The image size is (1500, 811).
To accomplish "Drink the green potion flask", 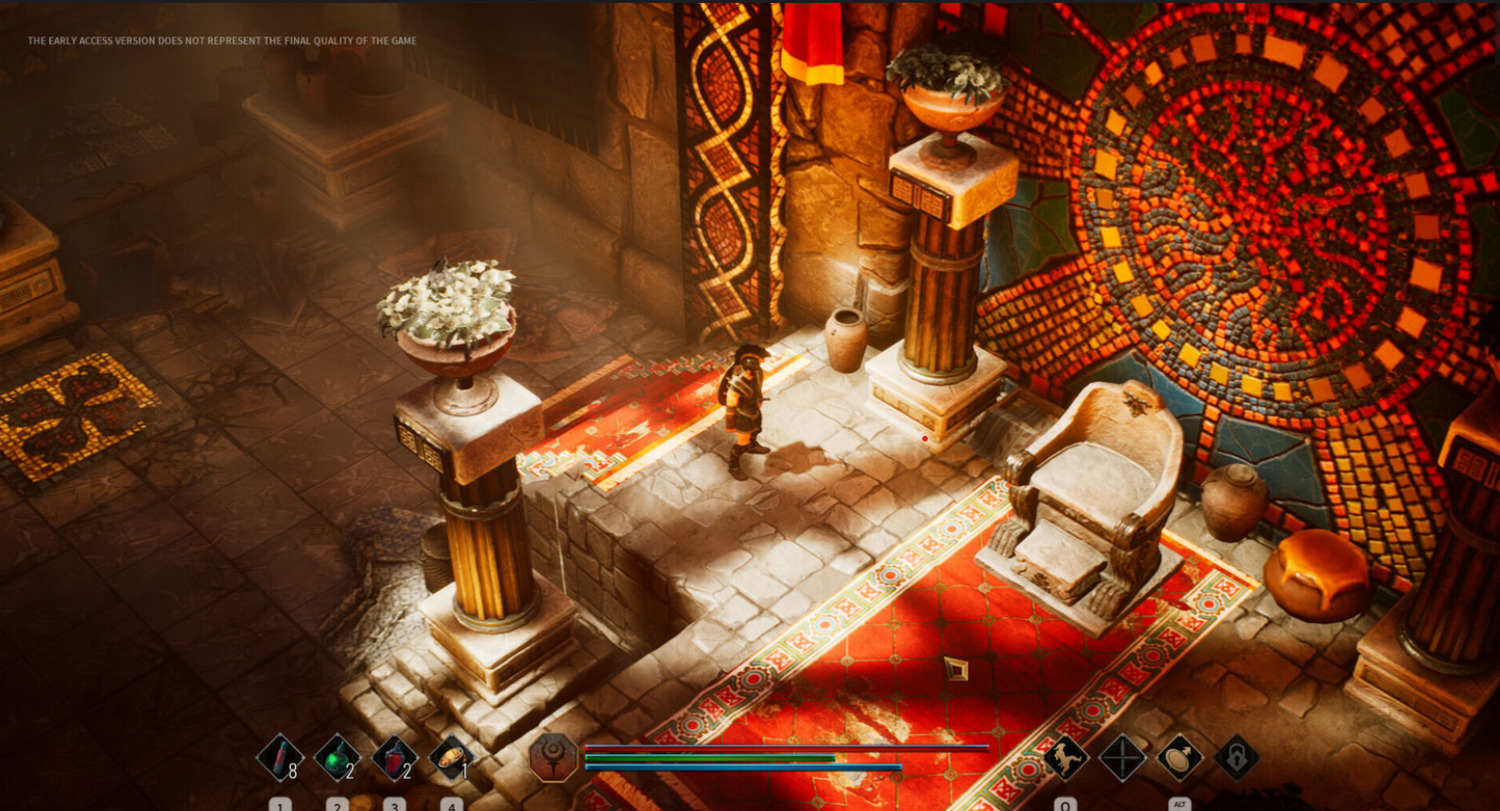I will [337, 758].
